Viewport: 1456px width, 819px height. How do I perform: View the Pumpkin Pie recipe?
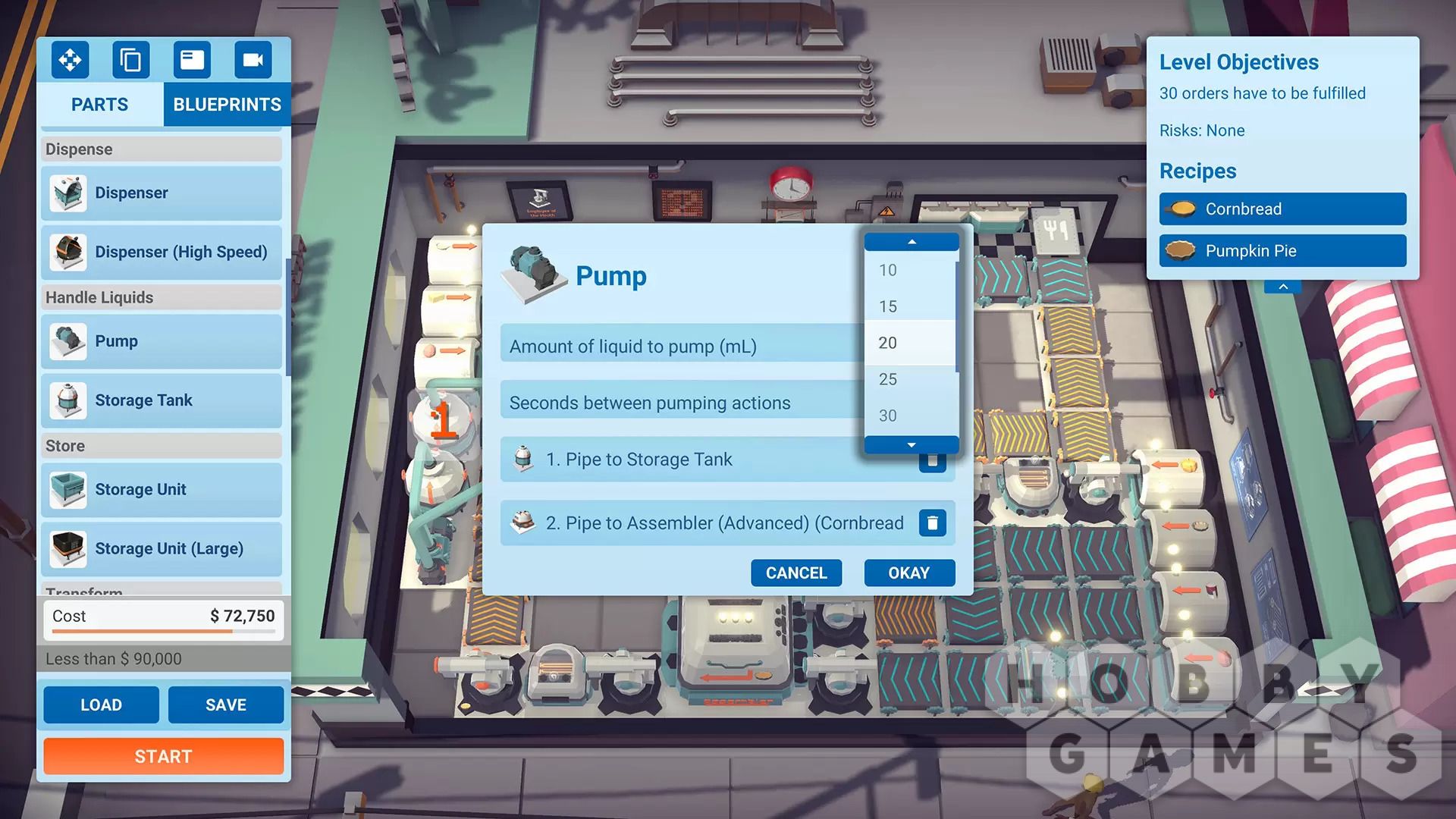[x=1282, y=251]
